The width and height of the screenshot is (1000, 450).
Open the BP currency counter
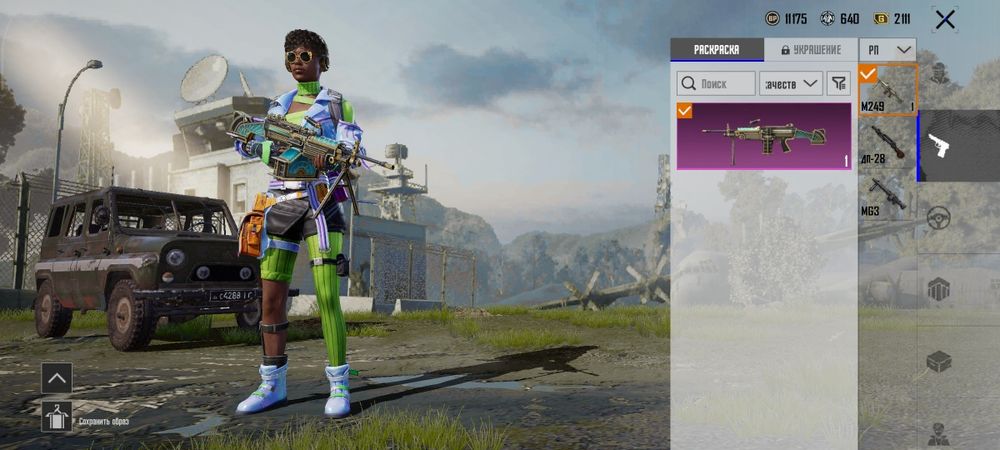click(786, 19)
